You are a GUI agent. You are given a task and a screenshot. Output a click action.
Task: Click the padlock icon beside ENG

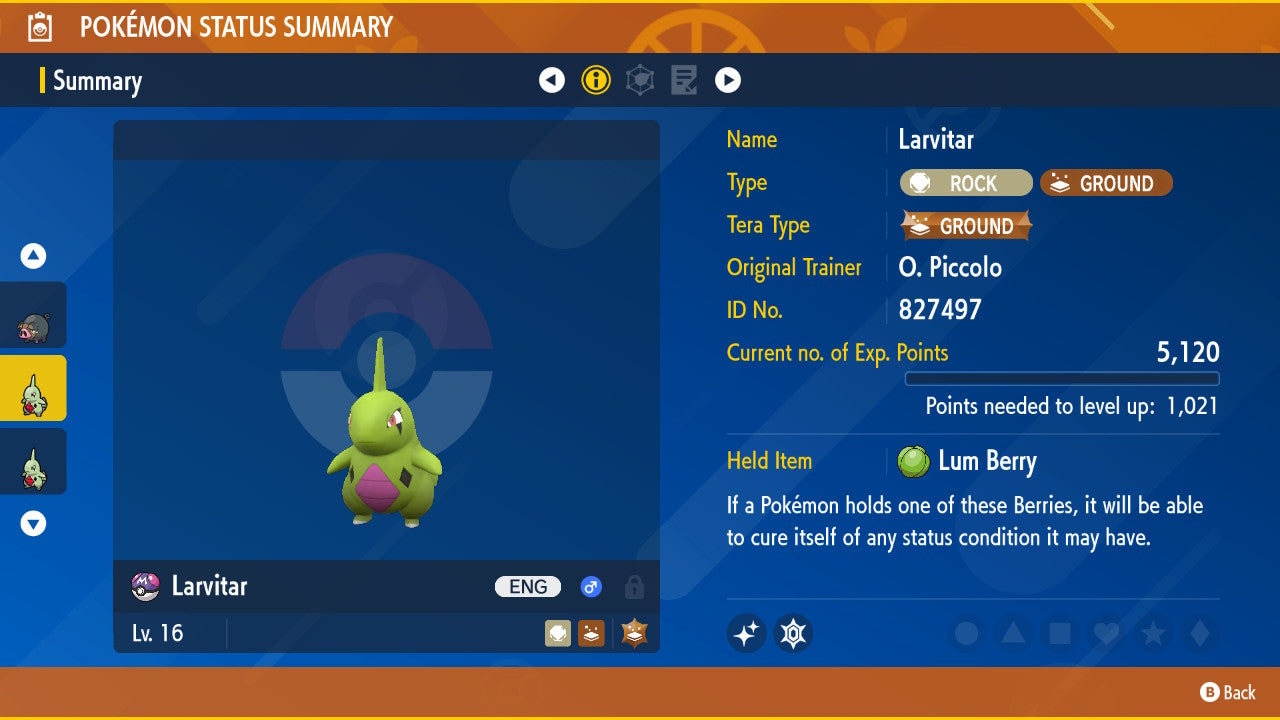(x=634, y=587)
